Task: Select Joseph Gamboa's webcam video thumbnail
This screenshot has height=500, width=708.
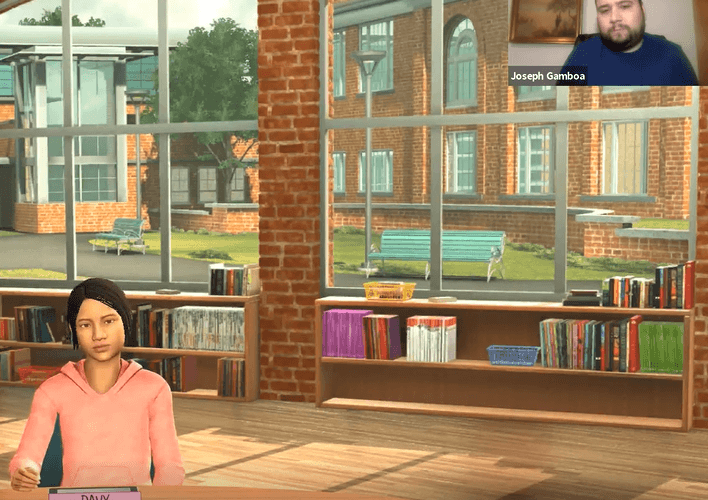Action: 602,42
